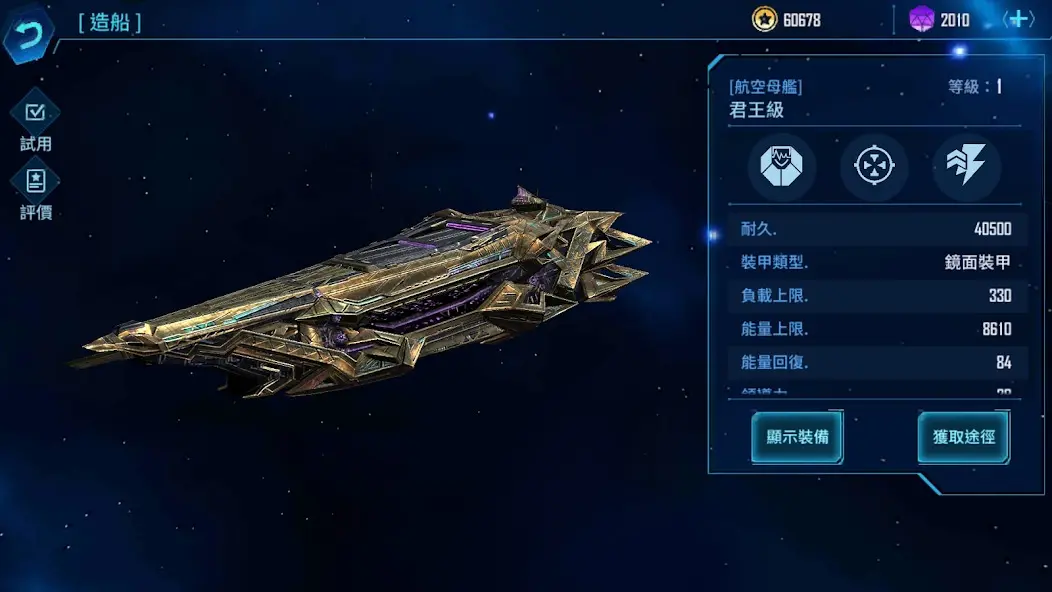Click the 顯示裝備 button
1052x592 pixels.
[797, 437]
